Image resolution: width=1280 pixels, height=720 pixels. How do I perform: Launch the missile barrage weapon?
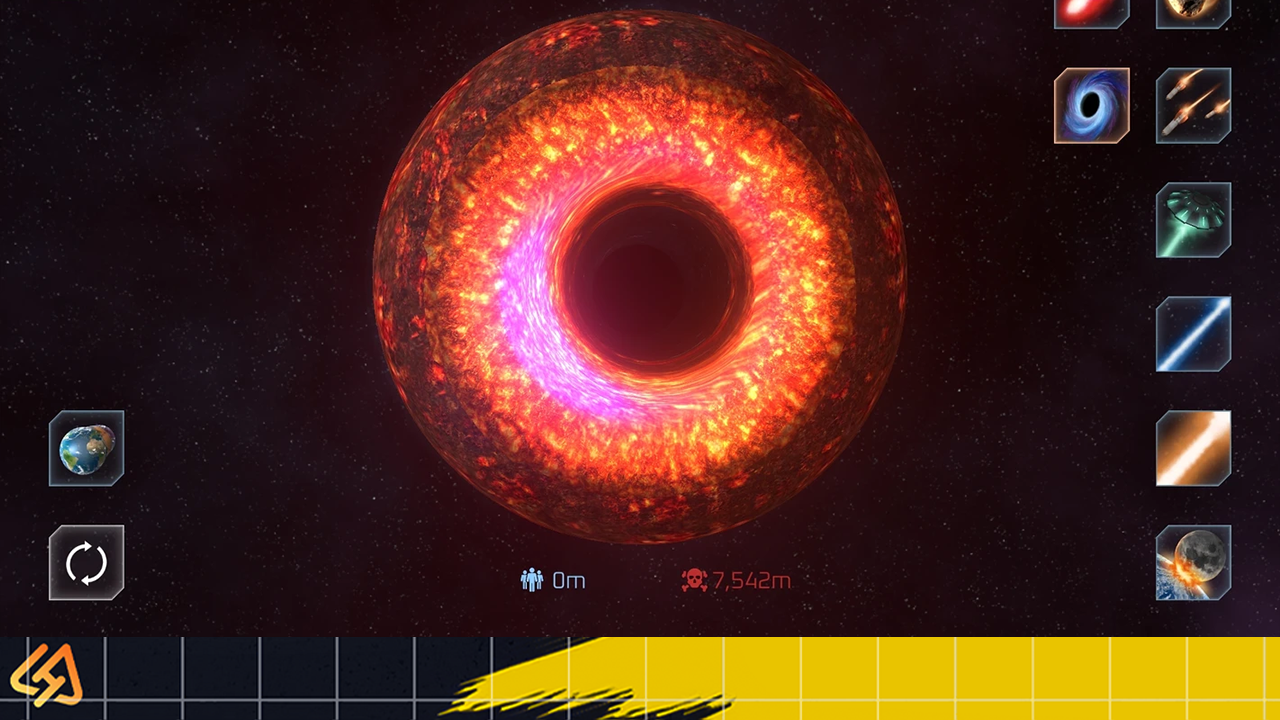[x=1193, y=105]
